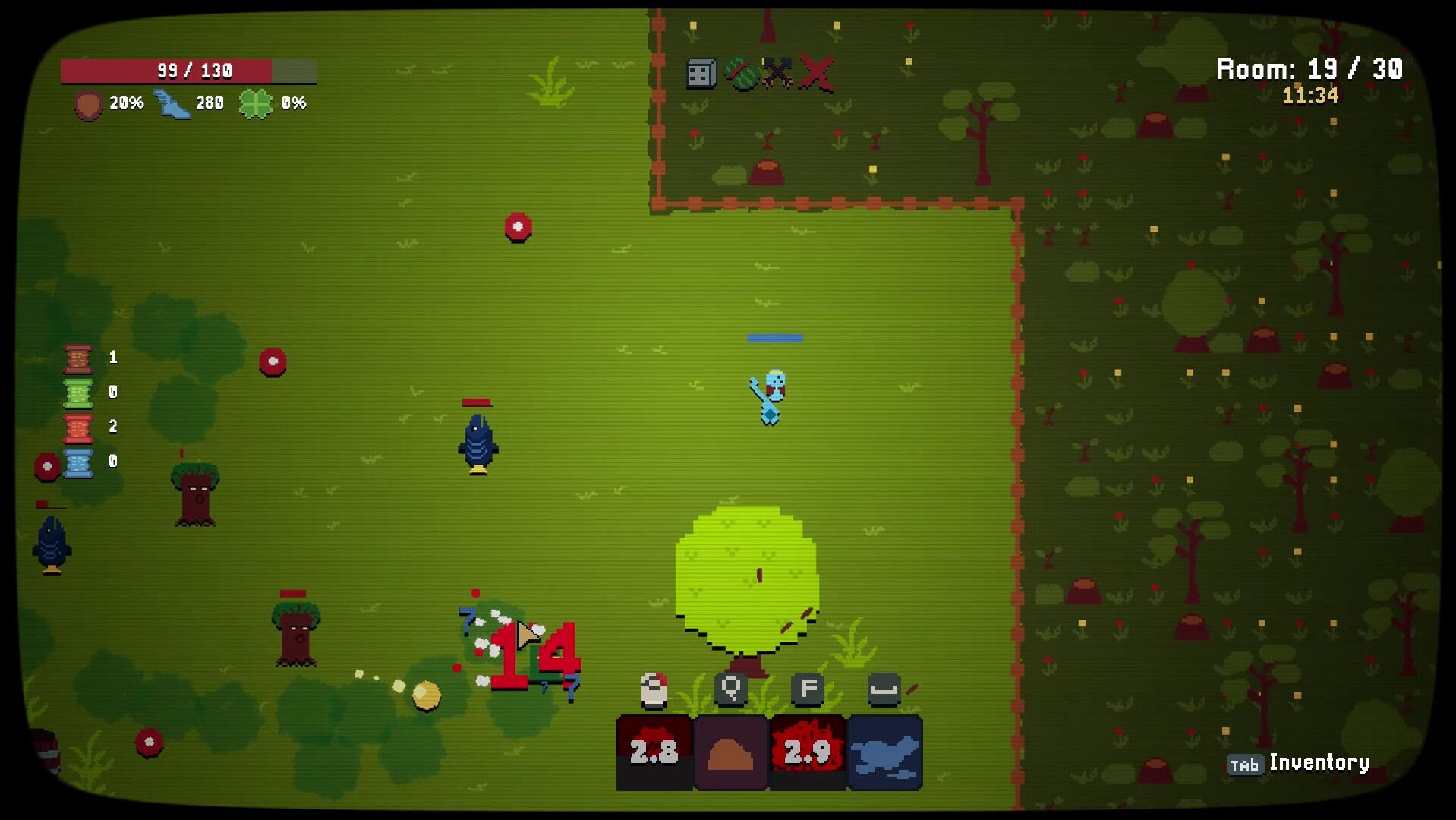The height and width of the screenshot is (820, 1456).
Task: Click the Room 19 / 30 counter
Action: pyautogui.click(x=1308, y=69)
